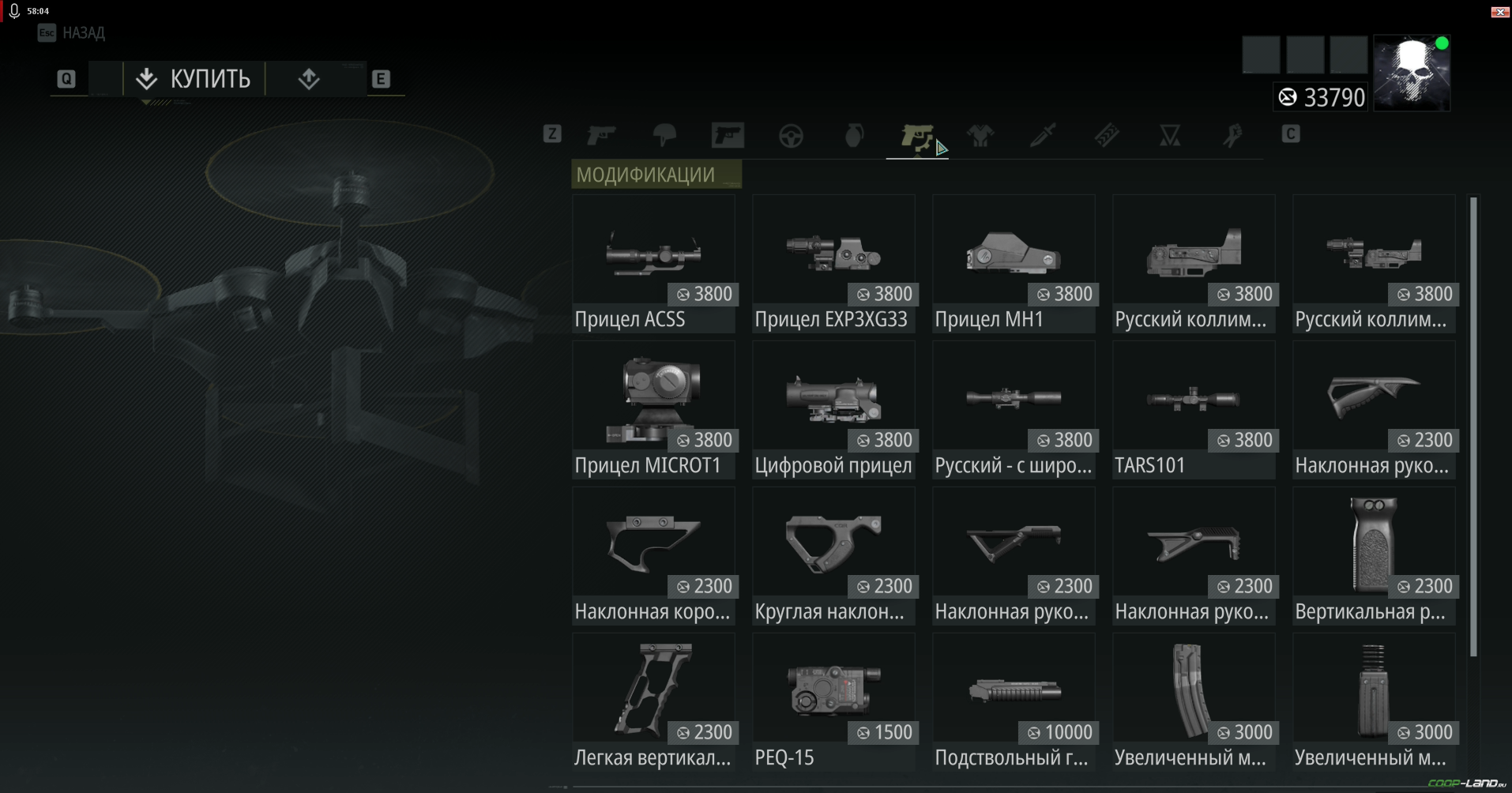
Task: Switch to the steering wheel vehicles tab
Action: coord(791,136)
